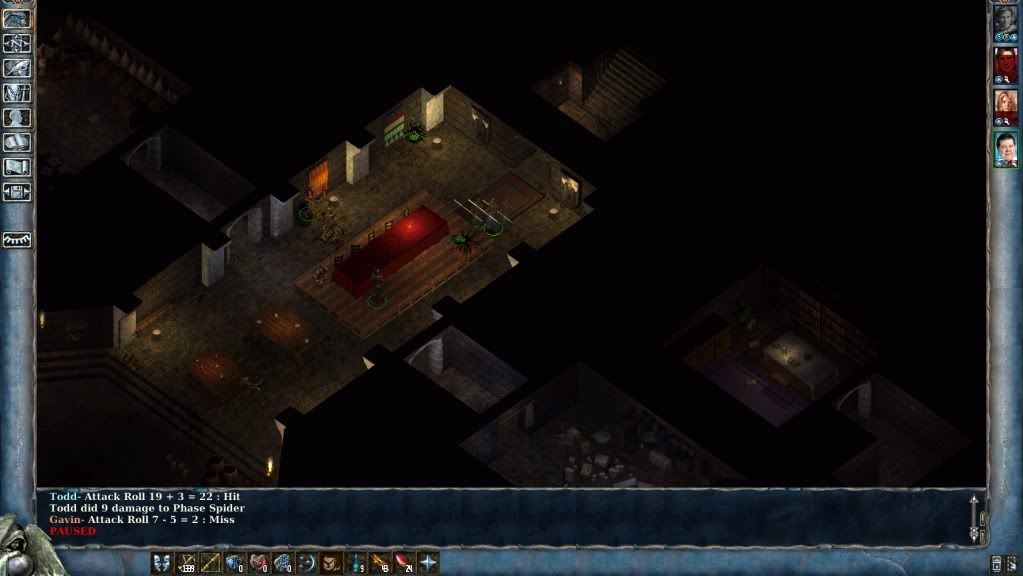
Task: Open special abilities with the star icon
Action: [428, 563]
